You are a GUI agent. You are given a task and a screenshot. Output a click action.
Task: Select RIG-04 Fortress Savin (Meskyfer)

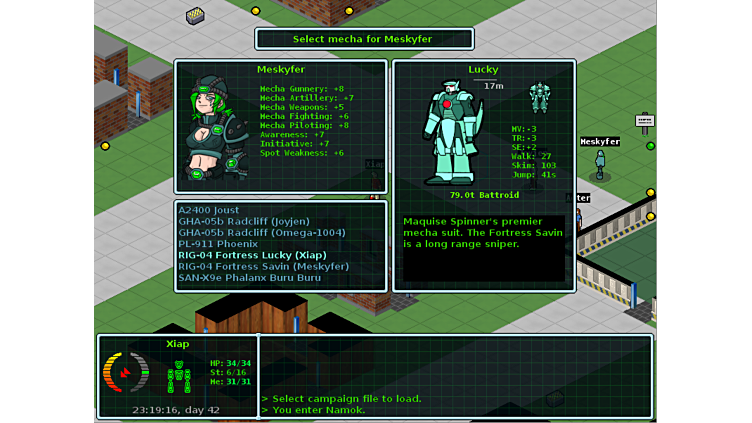point(264,266)
